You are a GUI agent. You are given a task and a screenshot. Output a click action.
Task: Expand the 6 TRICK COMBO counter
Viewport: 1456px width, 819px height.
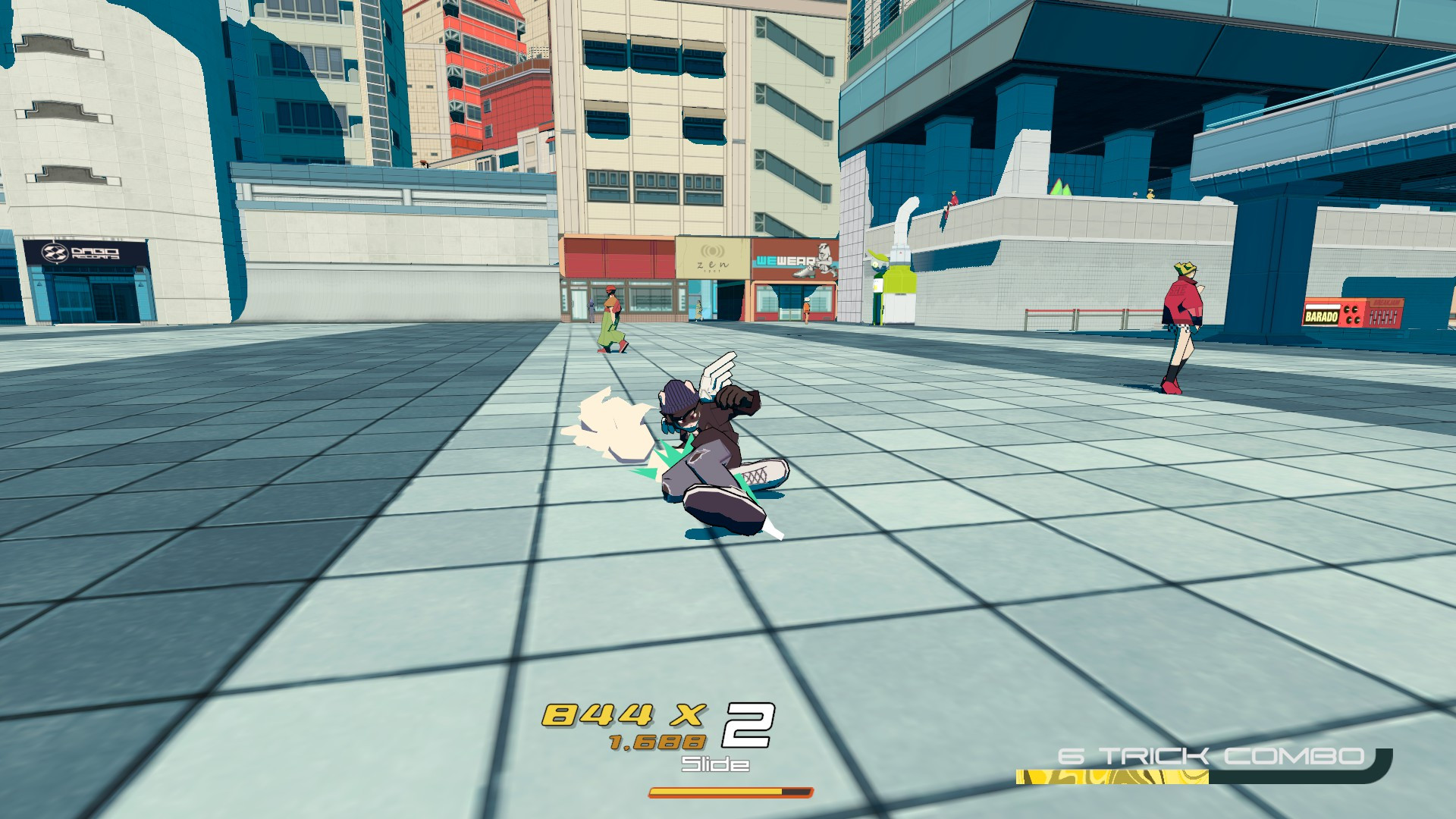pos(1210,755)
